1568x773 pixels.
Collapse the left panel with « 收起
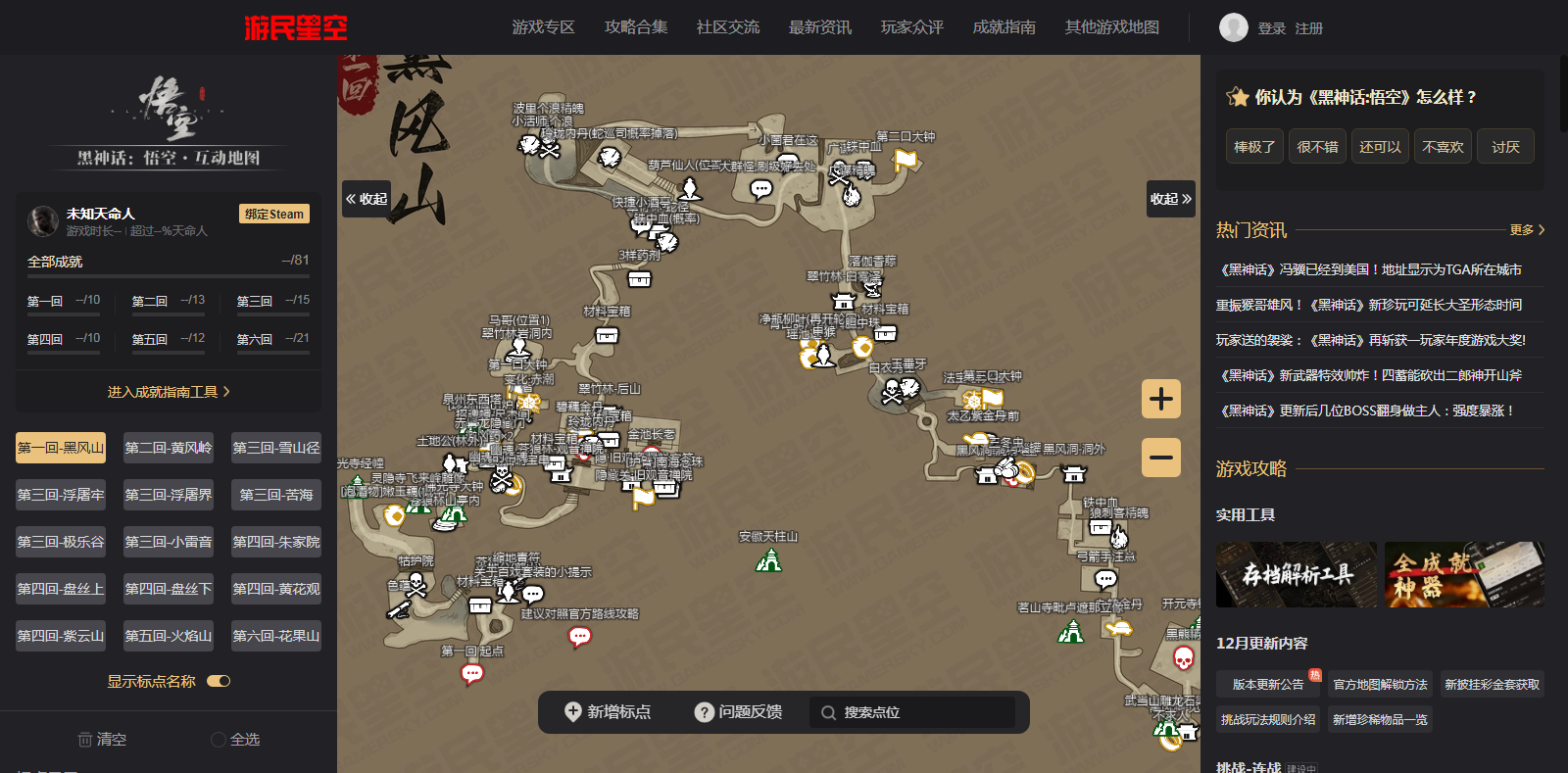(366, 199)
